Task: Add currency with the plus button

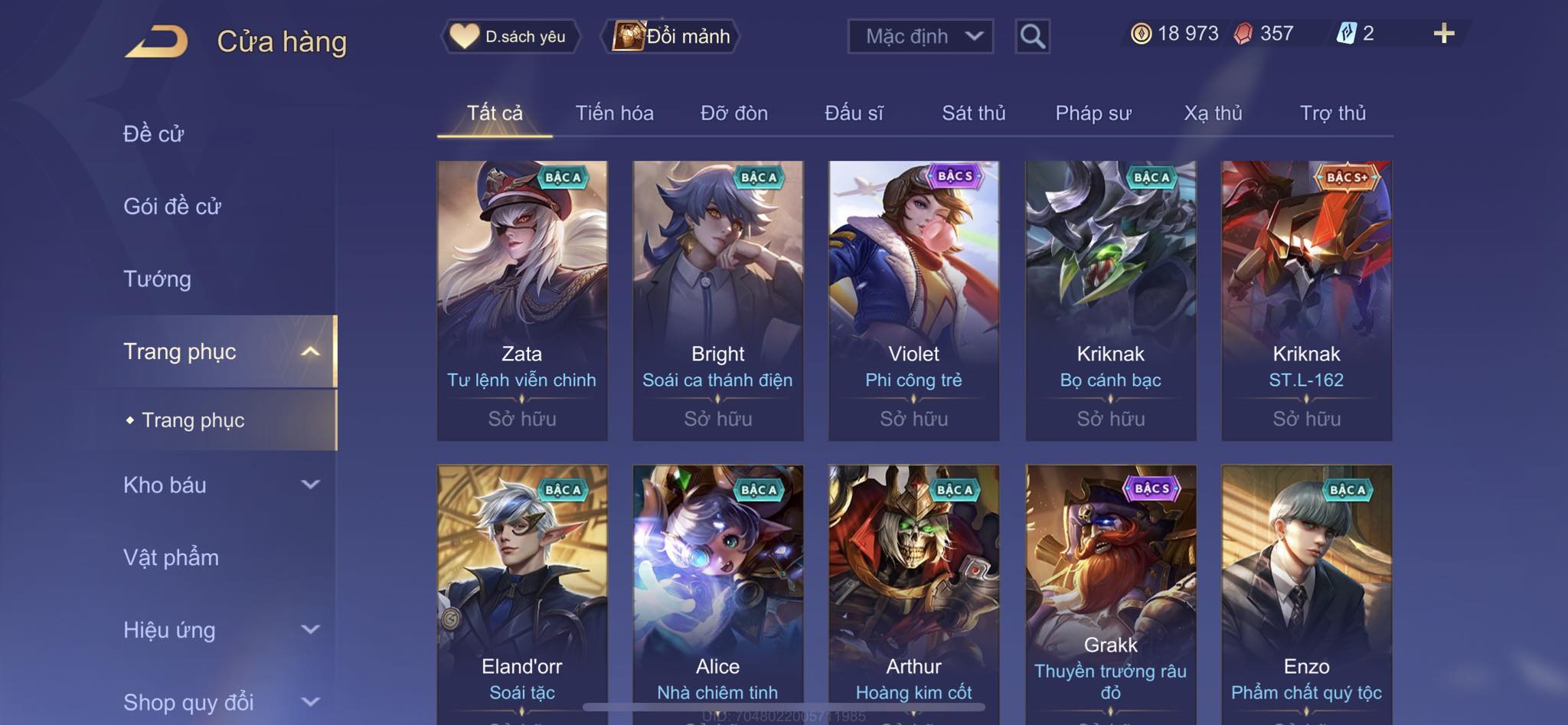Action: pos(1443,34)
